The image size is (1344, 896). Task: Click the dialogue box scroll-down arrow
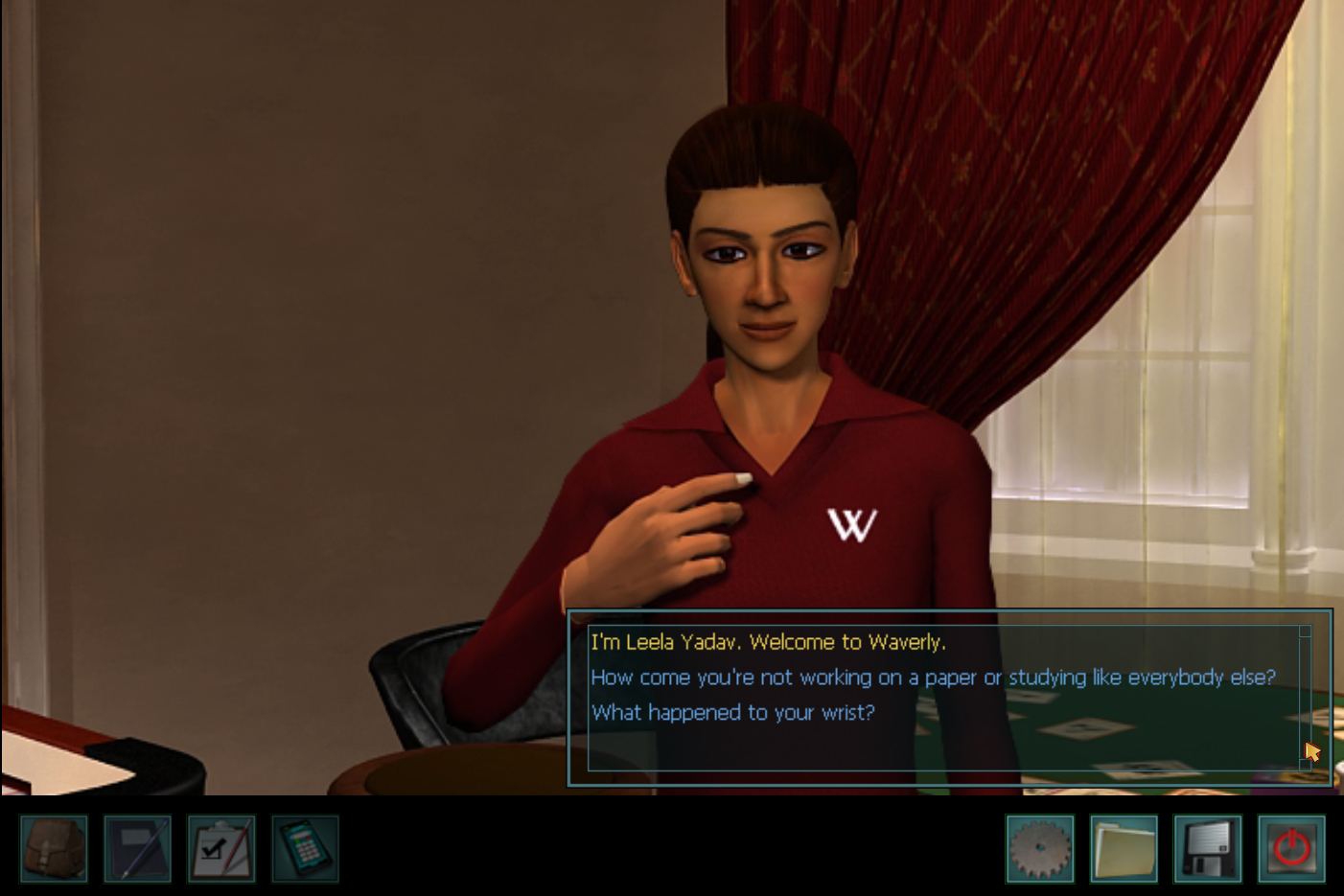1306,767
